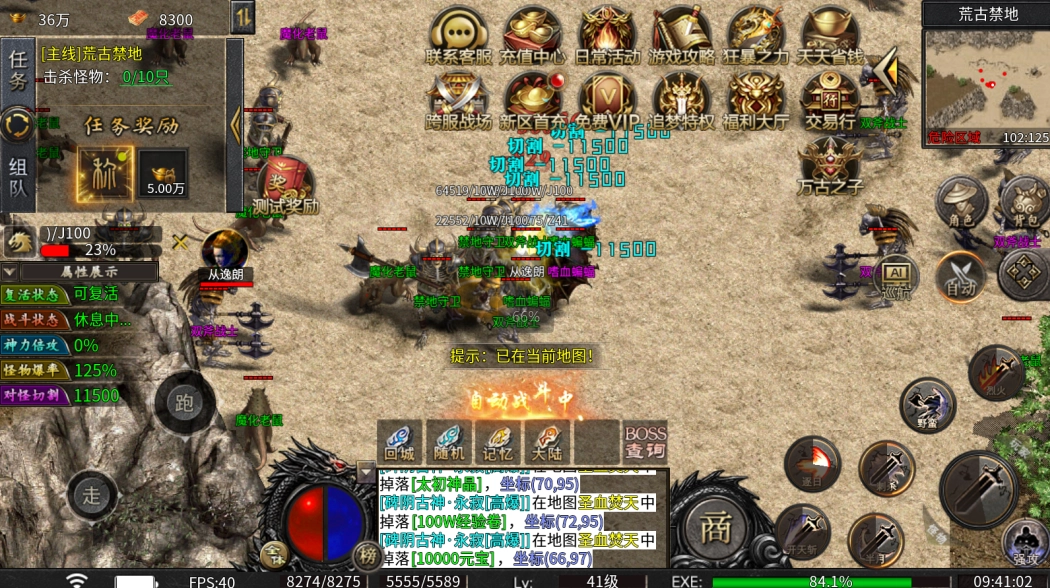Select the 万古之子 icon
The image size is (1050, 588).
829,164
